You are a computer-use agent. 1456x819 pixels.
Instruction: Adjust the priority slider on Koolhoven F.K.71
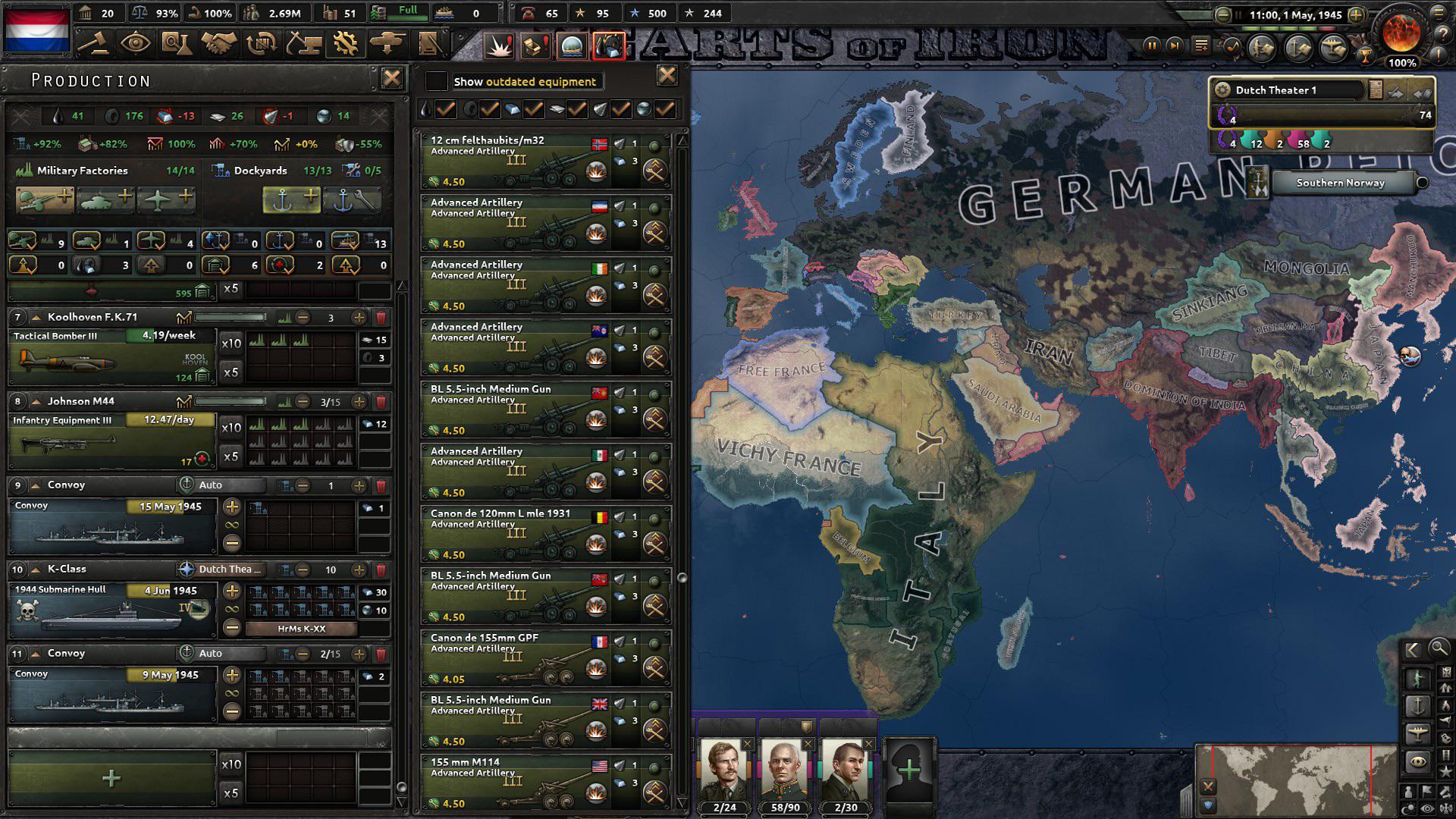pos(227,317)
